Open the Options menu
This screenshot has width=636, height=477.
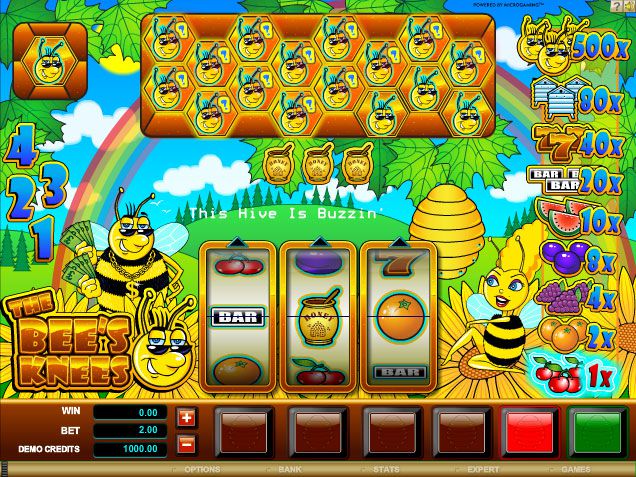[x=201, y=468]
